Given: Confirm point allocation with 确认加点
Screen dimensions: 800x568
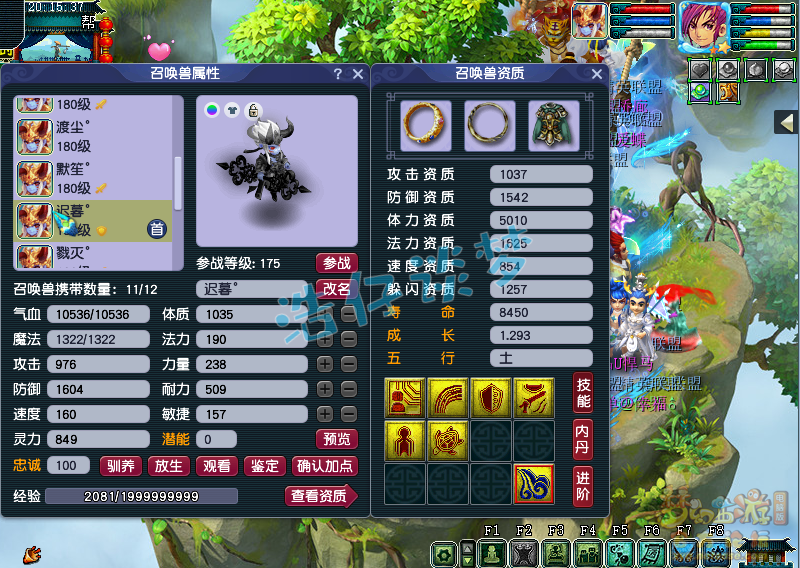Looking at the screenshot, I should (x=324, y=465).
